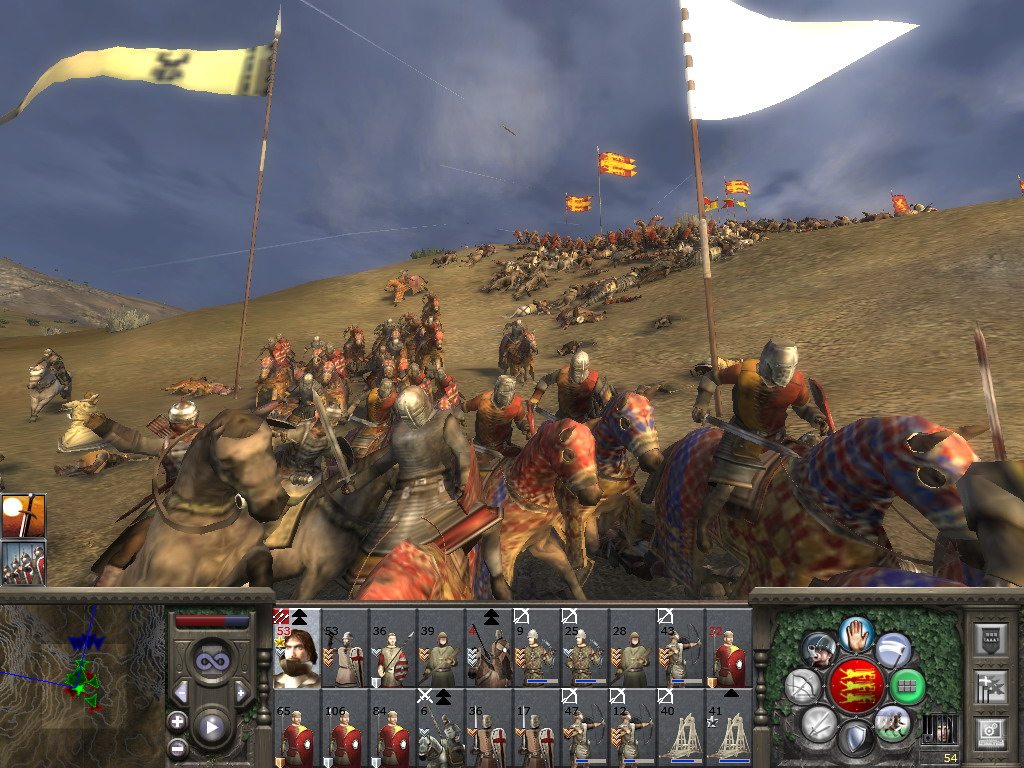Open game options with the gear button
This screenshot has height=768, width=1024.
[989, 731]
